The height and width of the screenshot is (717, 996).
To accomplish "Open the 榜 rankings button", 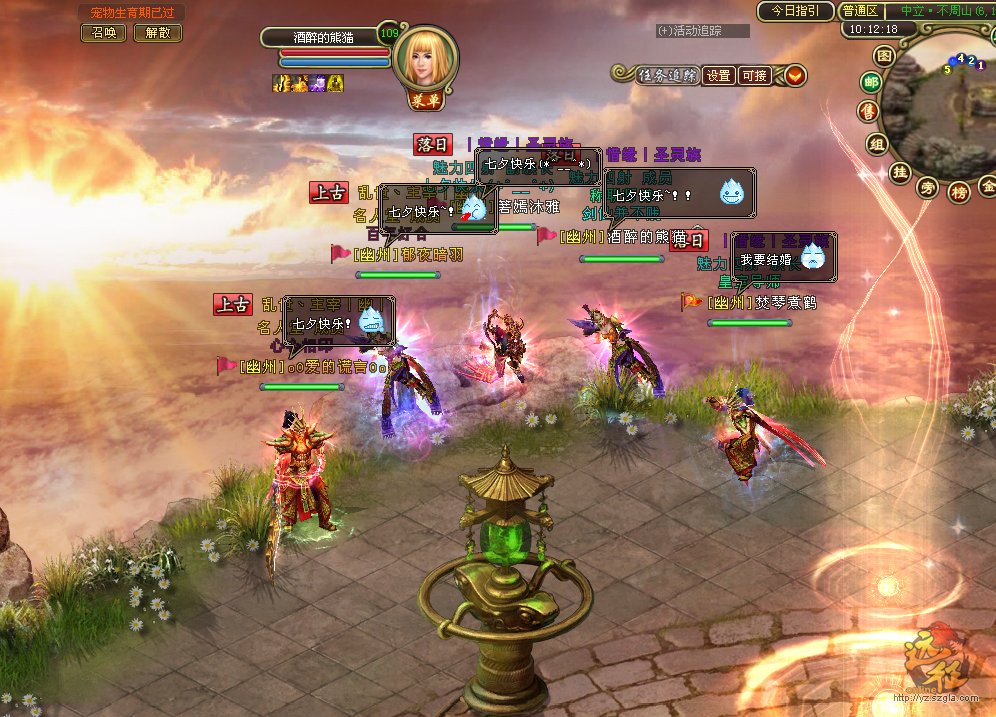I will pos(959,191).
